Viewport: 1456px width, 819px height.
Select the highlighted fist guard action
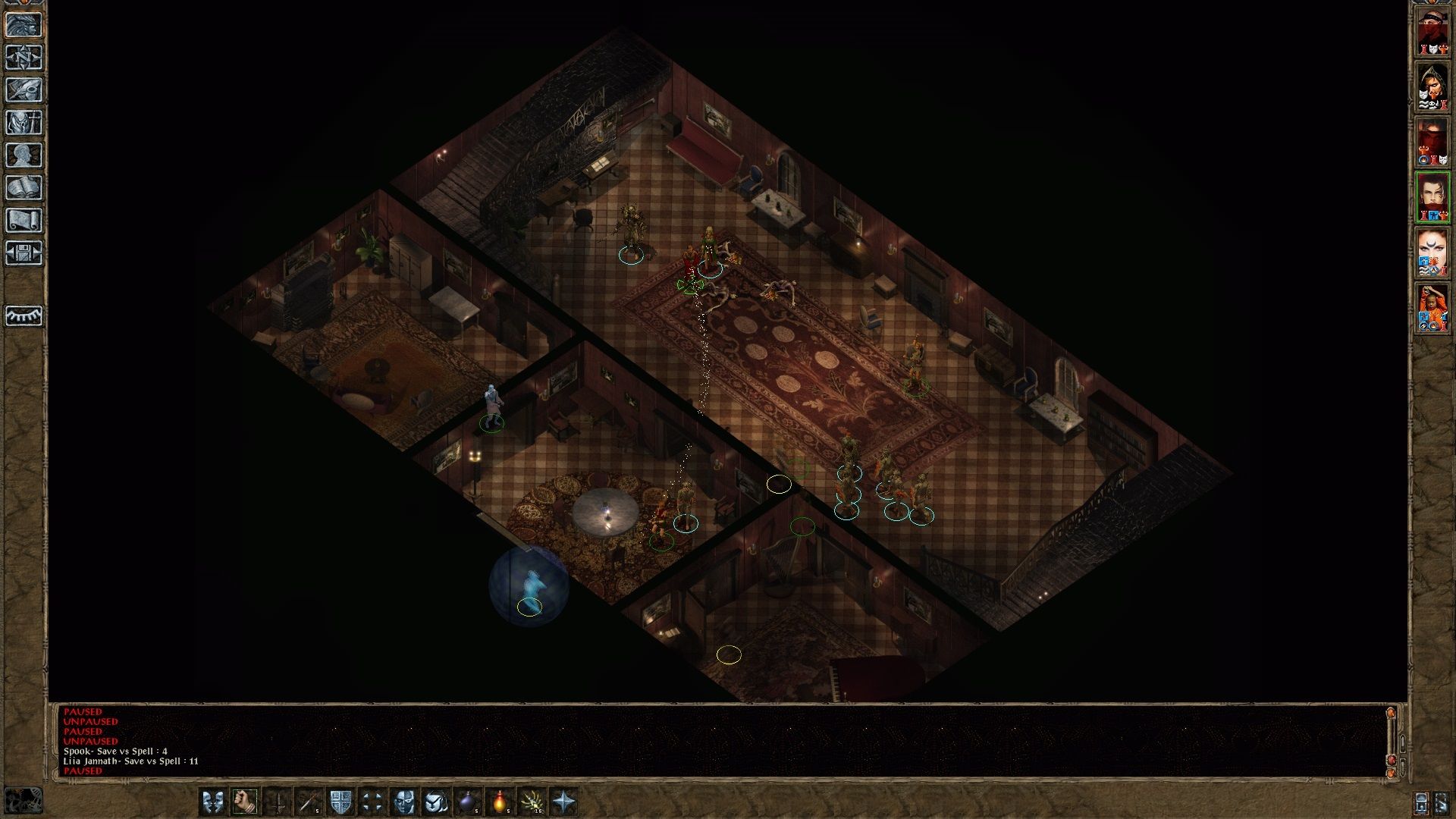245,800
